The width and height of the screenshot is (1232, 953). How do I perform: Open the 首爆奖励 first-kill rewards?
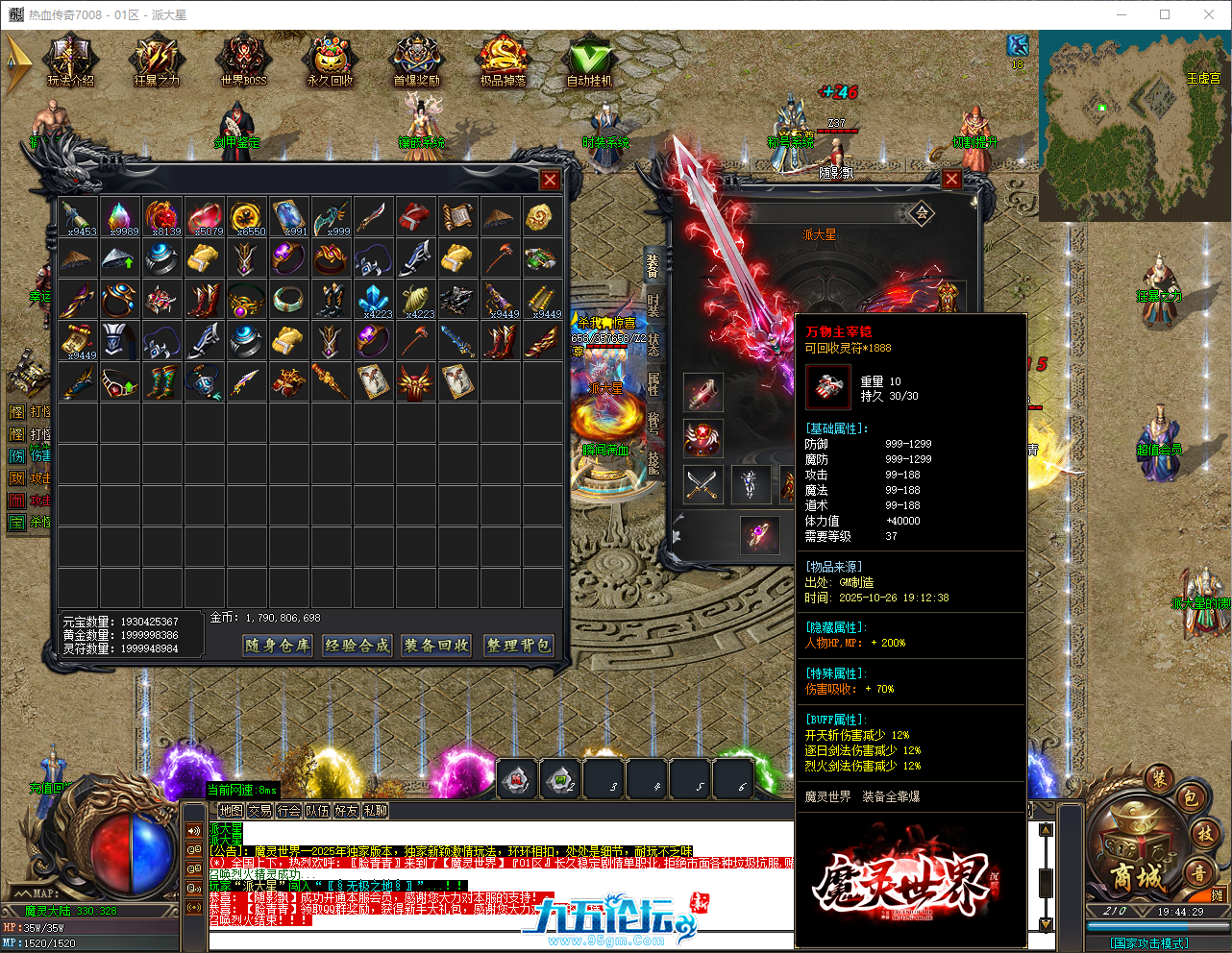(x=416, y=58)
